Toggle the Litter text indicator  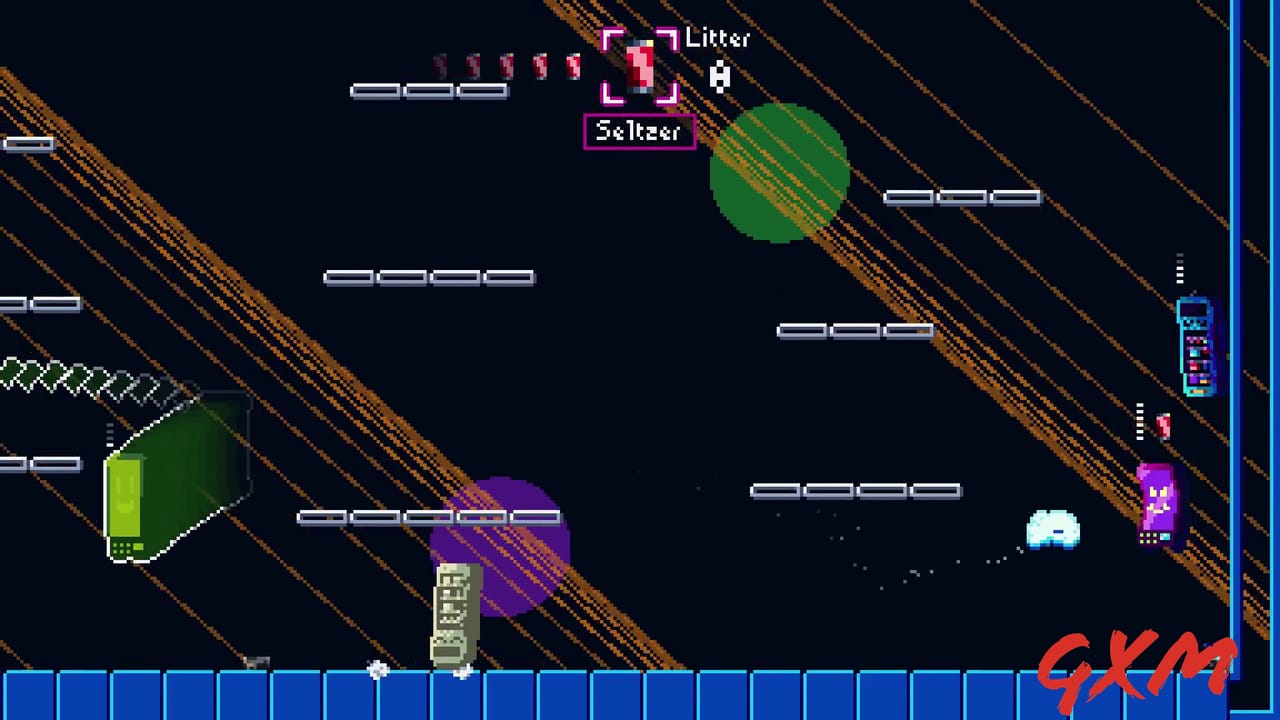click(716, 40)
